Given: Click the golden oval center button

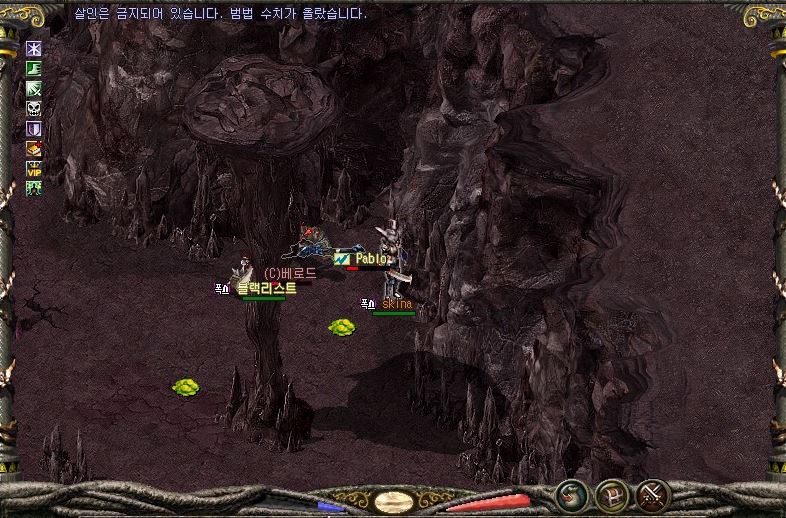Looking at the screenshot, I should [393, 501].
